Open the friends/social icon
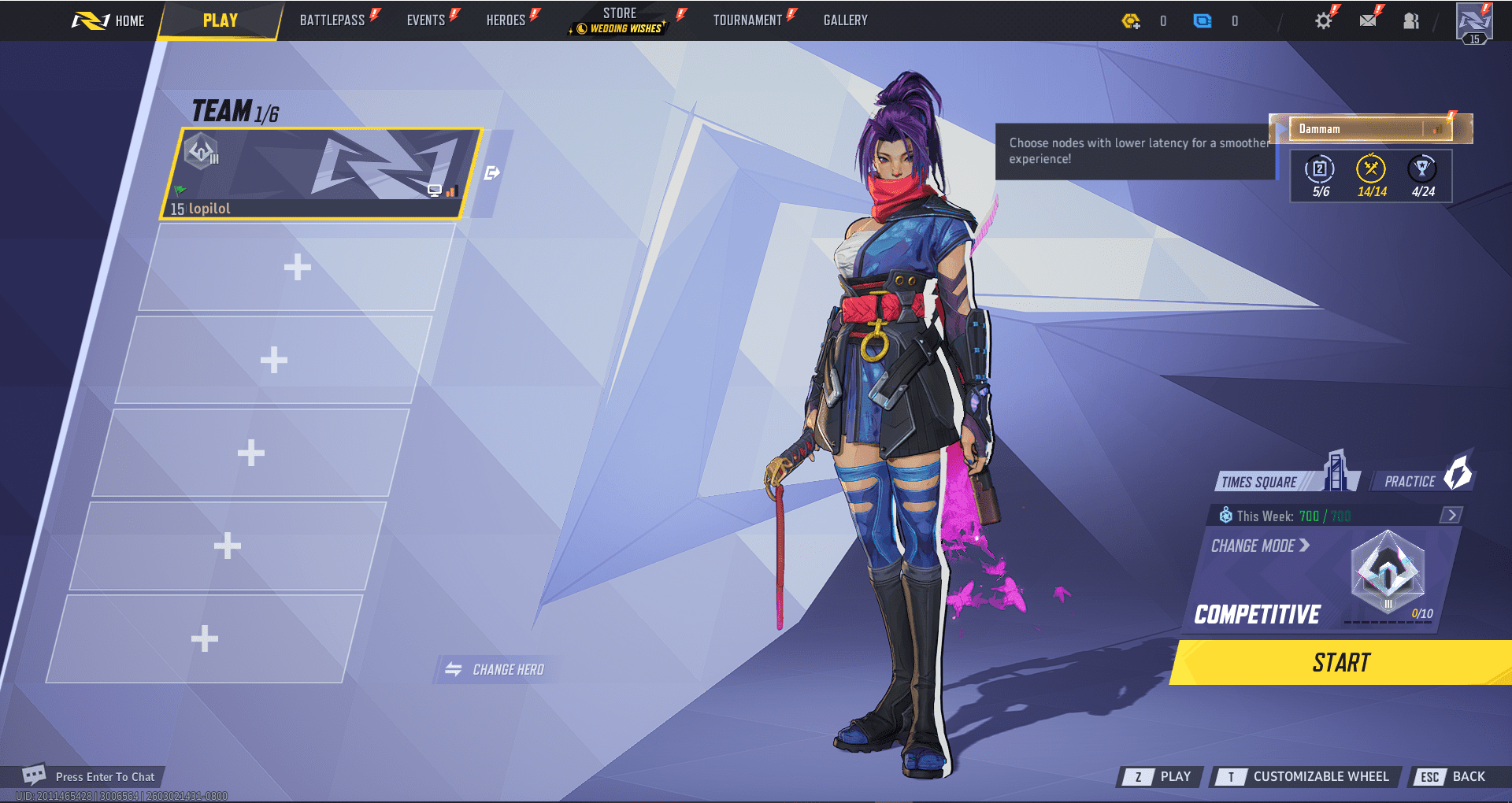 [x=1410, y=21]
